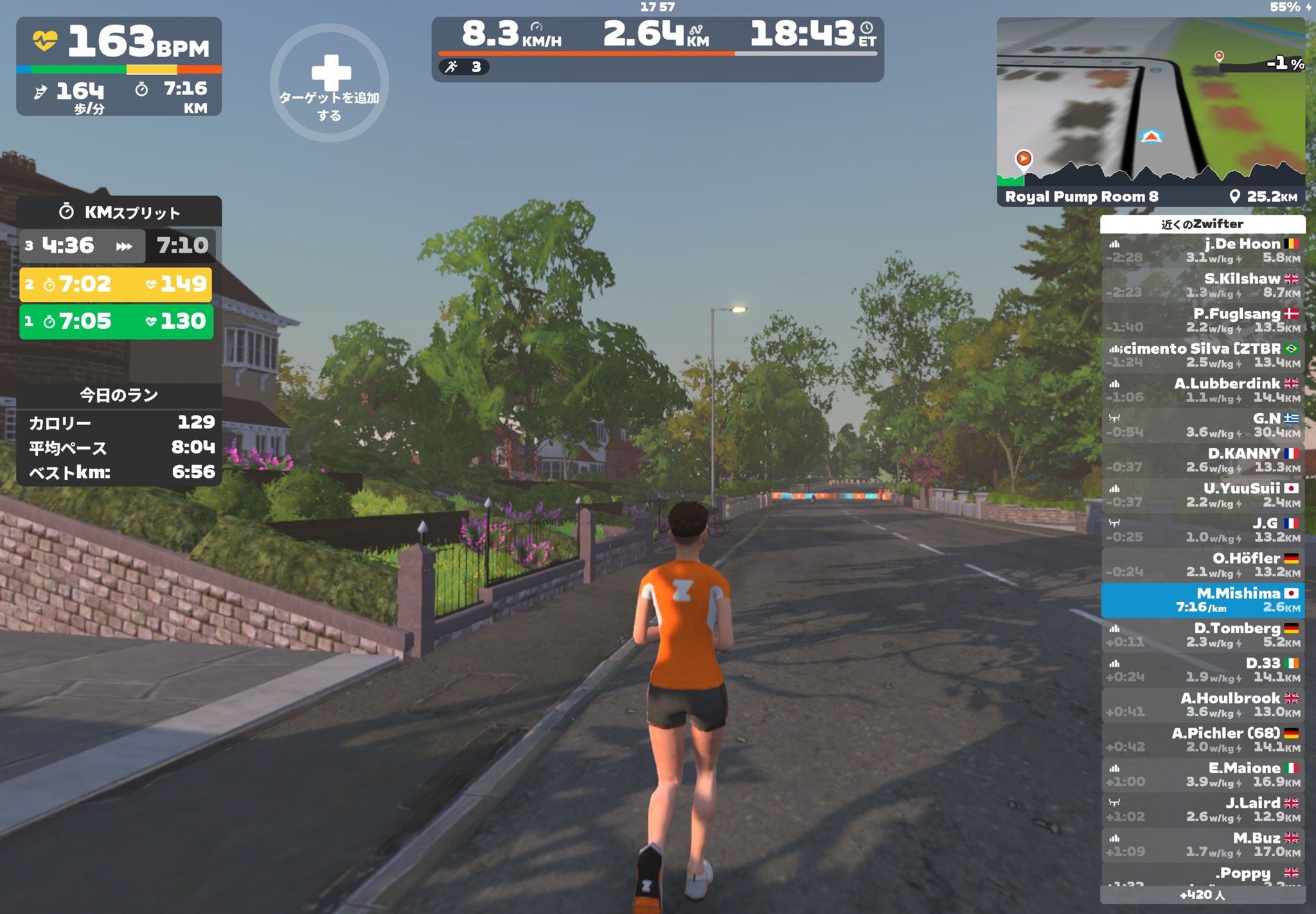Click the heart rate BPM panel
This screenshot has height=914, width=1316.
click(x=120, y=44)
